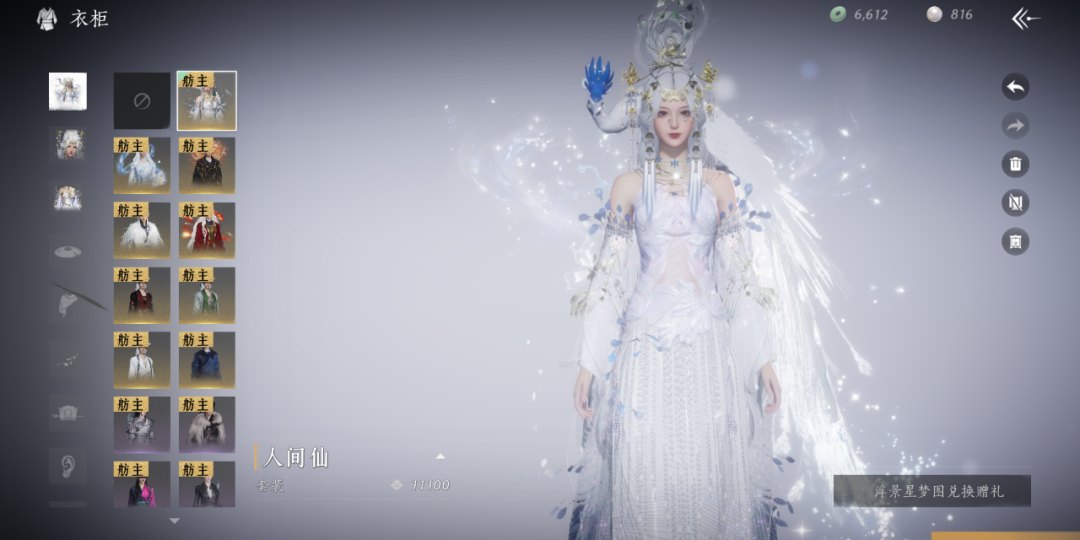This screenshot has height=540, width=1080.
Task: Select the empty no-outfit slot
Action: click(x=142, y=101)
